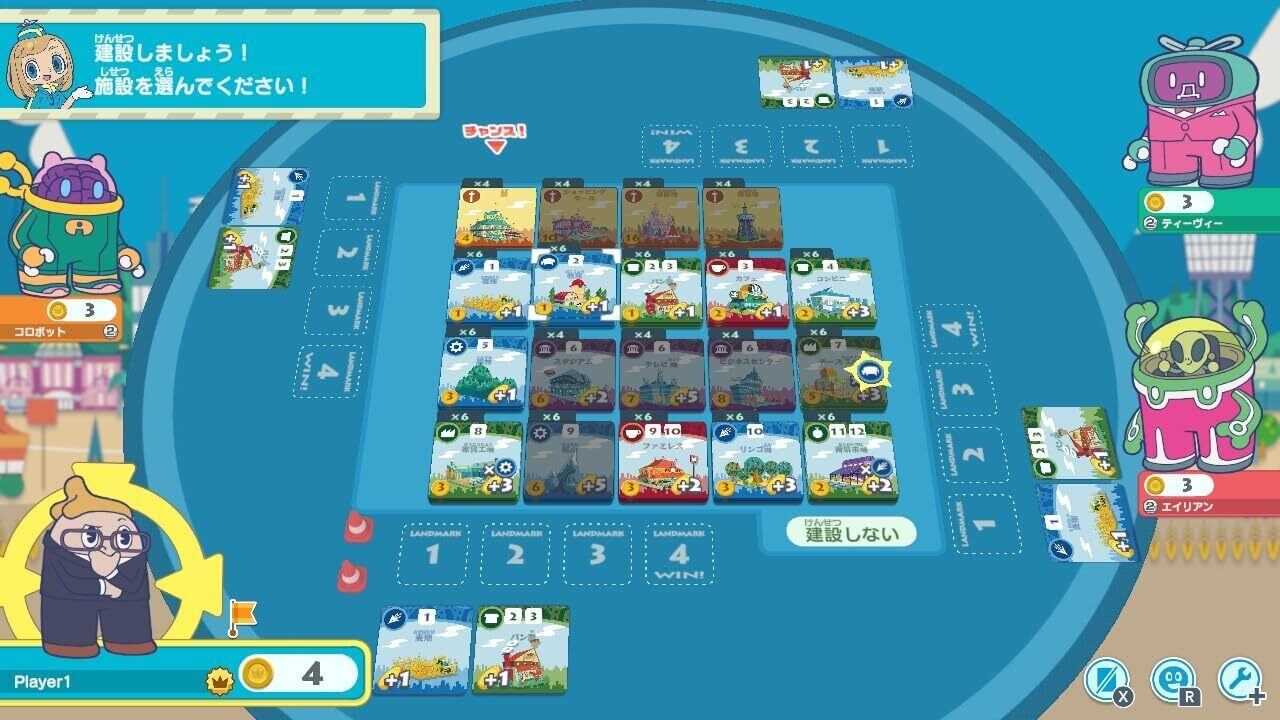Select the shopping mall landmark costing 10
Image resolution: width=1280 pixels, height=720 pixels.
(580, 217)
